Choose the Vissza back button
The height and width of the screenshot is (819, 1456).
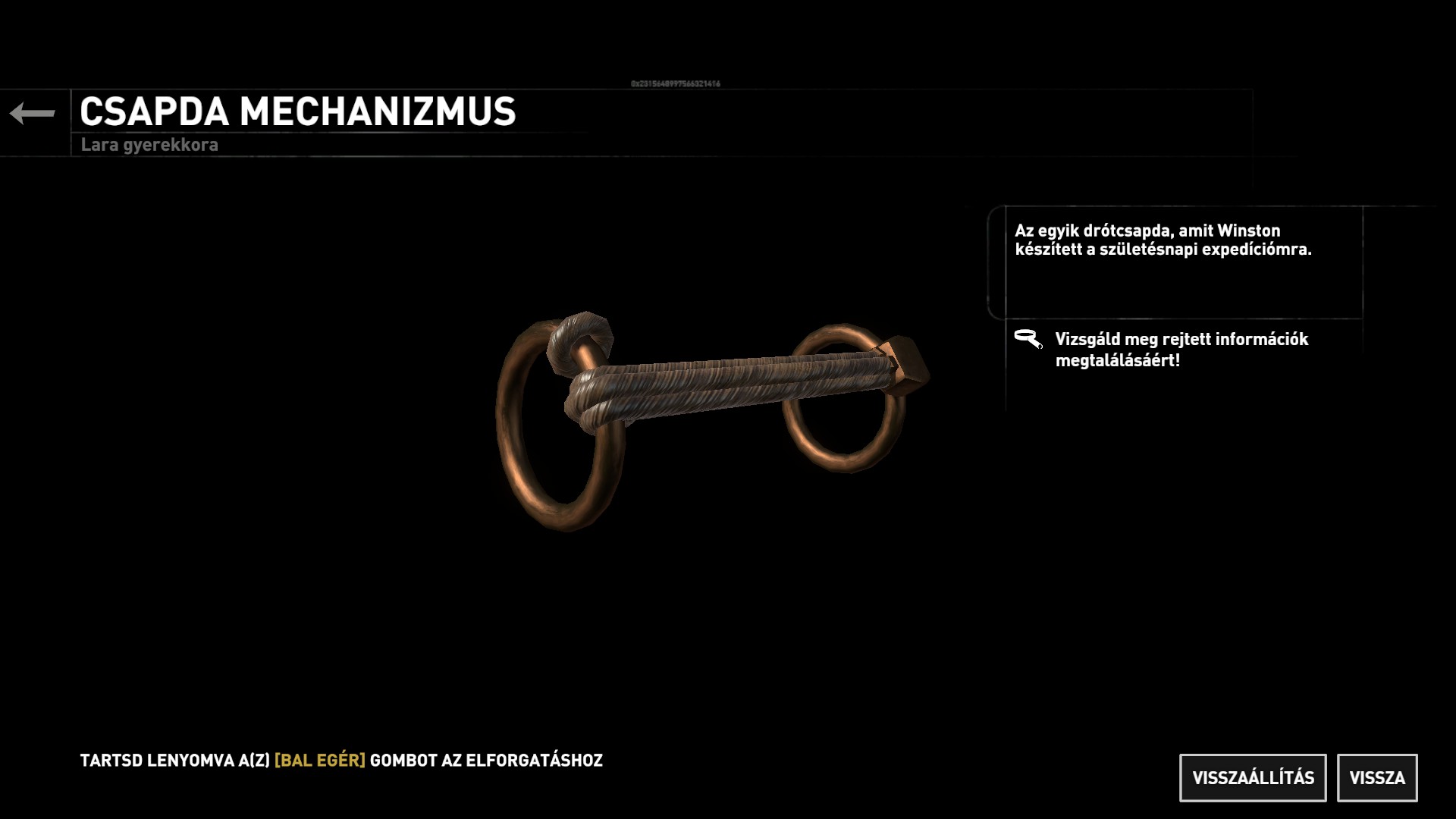1377,778
